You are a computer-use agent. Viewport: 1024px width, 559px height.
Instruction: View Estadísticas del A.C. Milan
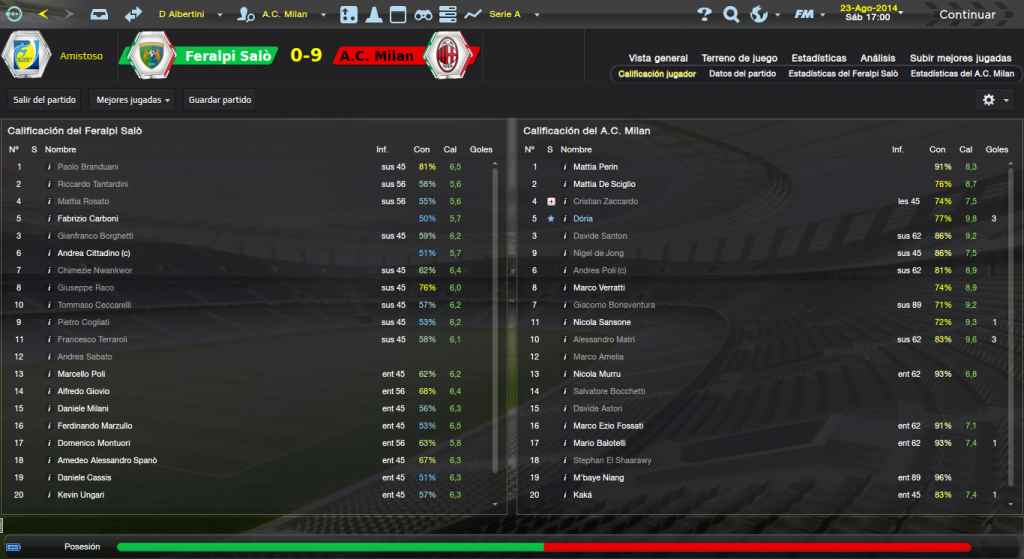pos(962,74)
